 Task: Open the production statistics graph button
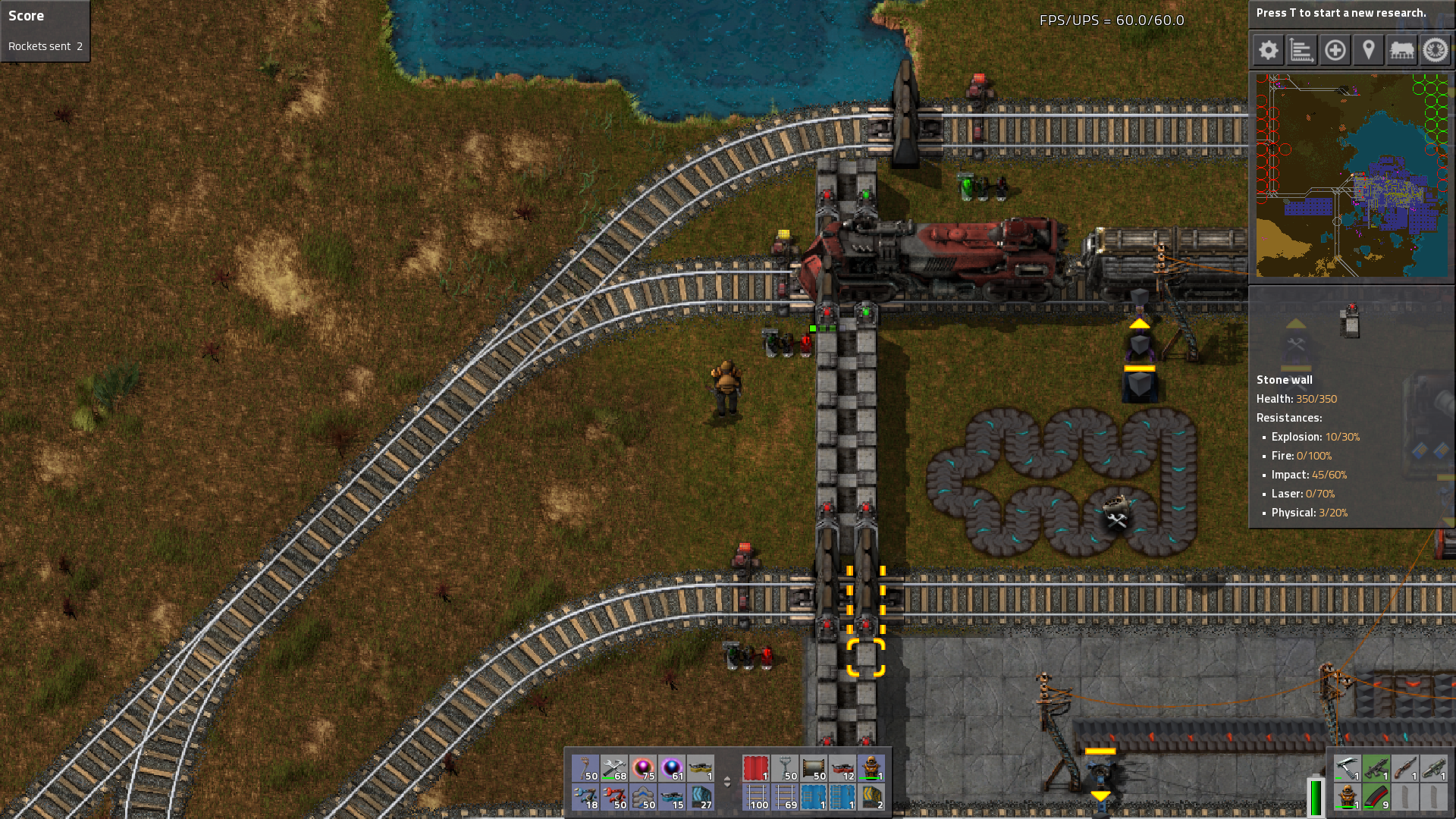1301,51
